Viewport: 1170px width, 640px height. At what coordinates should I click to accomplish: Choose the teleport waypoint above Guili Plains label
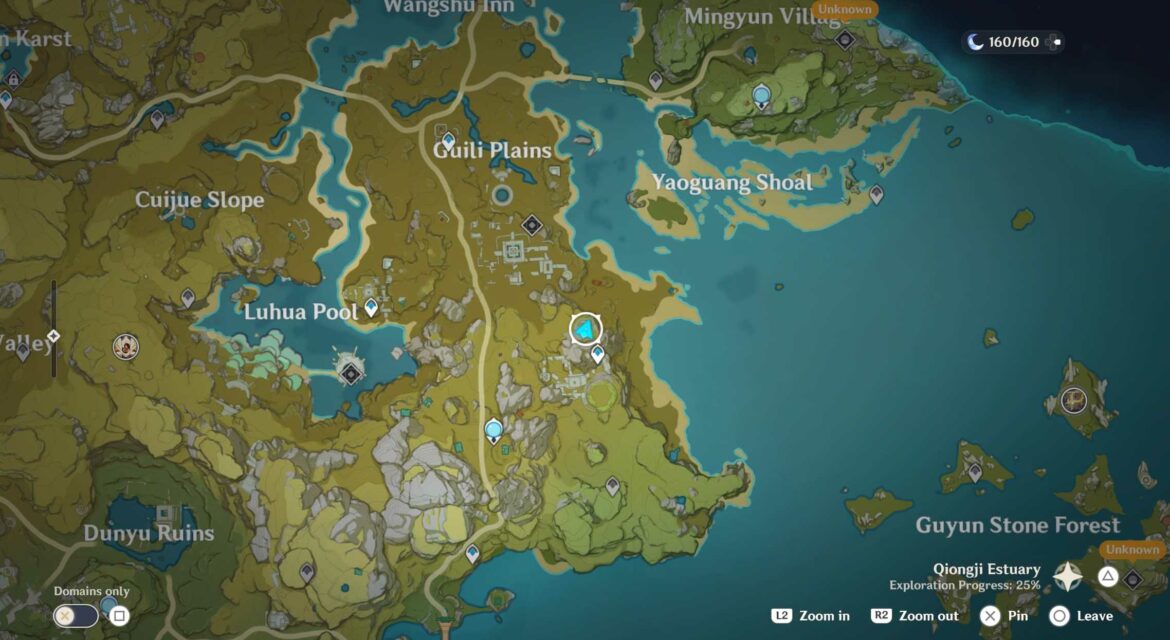pyautogui.click(x=448, y=140)
